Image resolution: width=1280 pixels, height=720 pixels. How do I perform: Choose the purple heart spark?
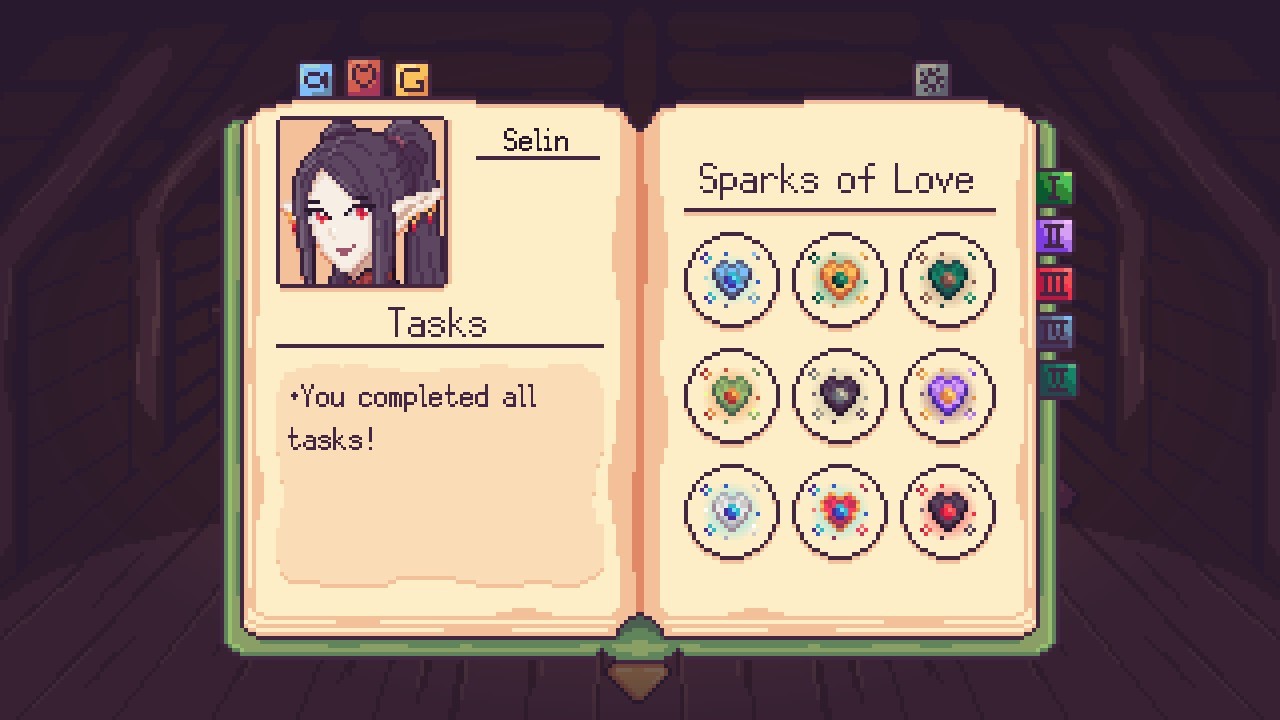tap(947, 395)
